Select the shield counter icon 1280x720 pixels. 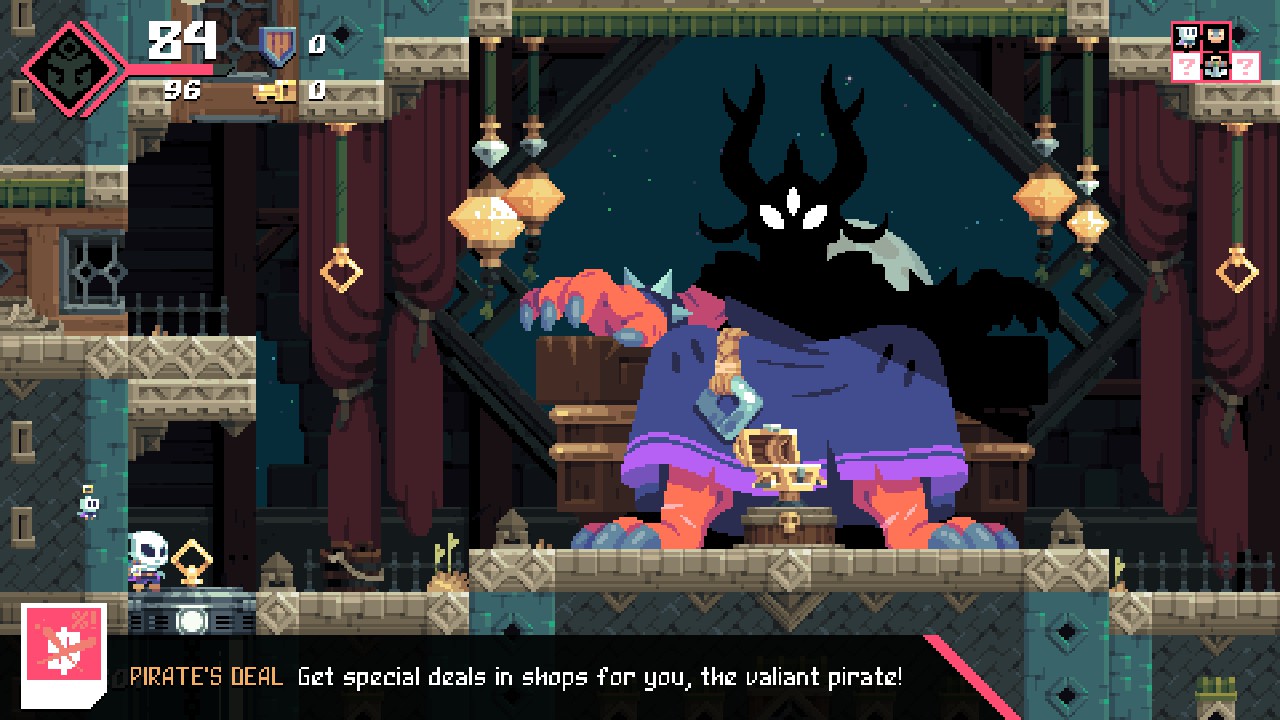point(277,46)
